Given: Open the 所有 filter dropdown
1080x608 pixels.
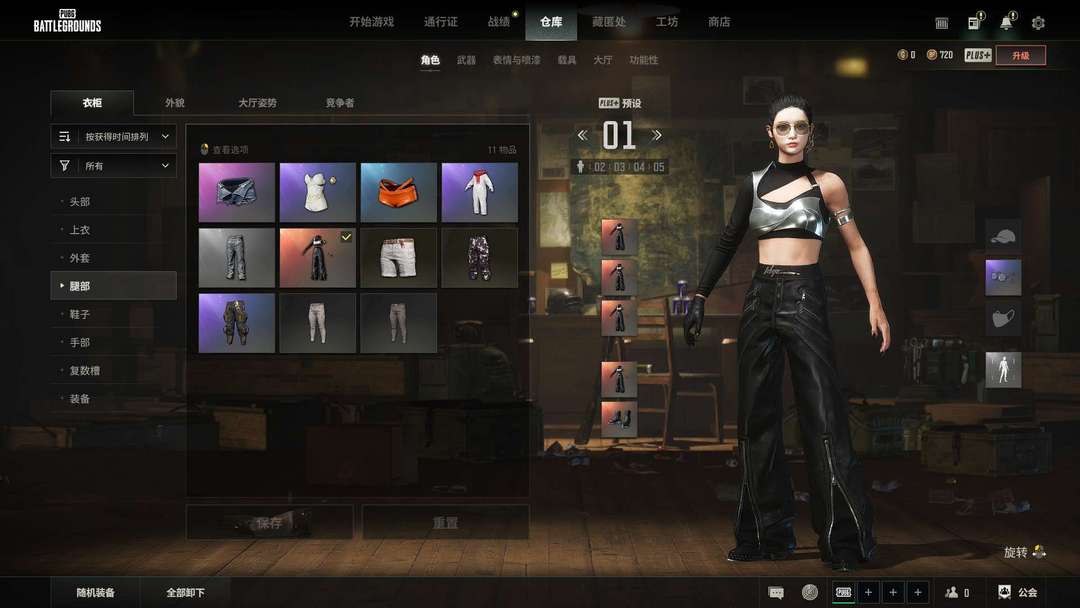Looking at the screenshot, I should point(114,166).
